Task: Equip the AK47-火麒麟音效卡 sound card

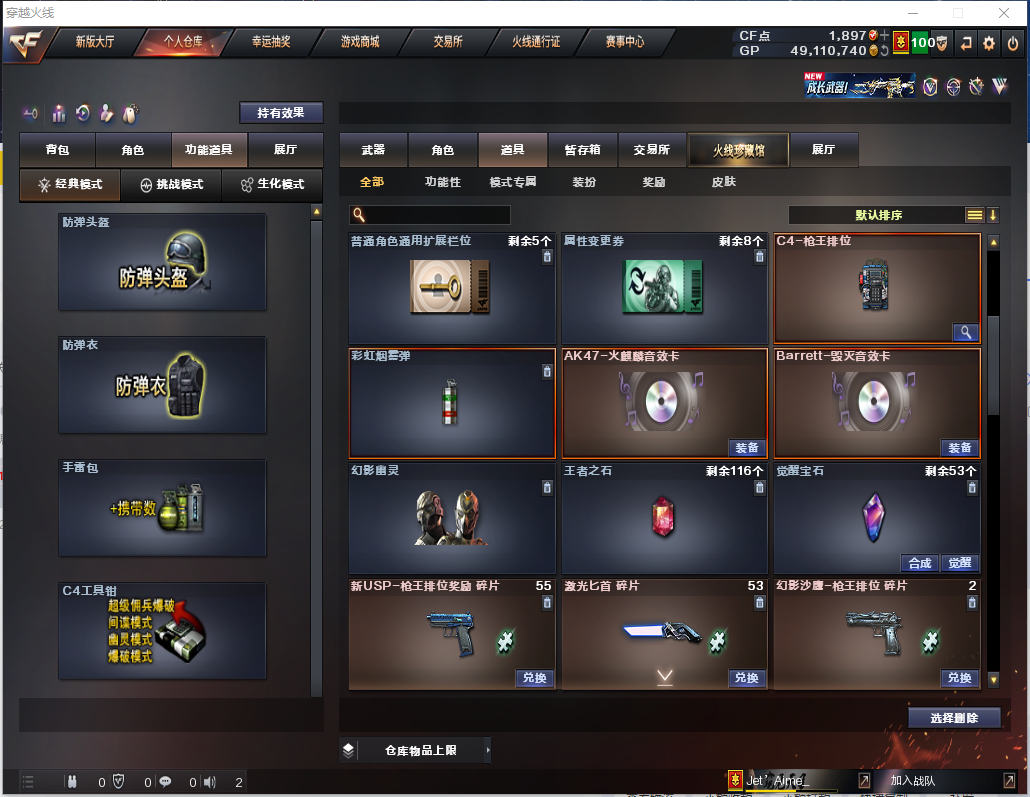Action: (x=747, y=448)
